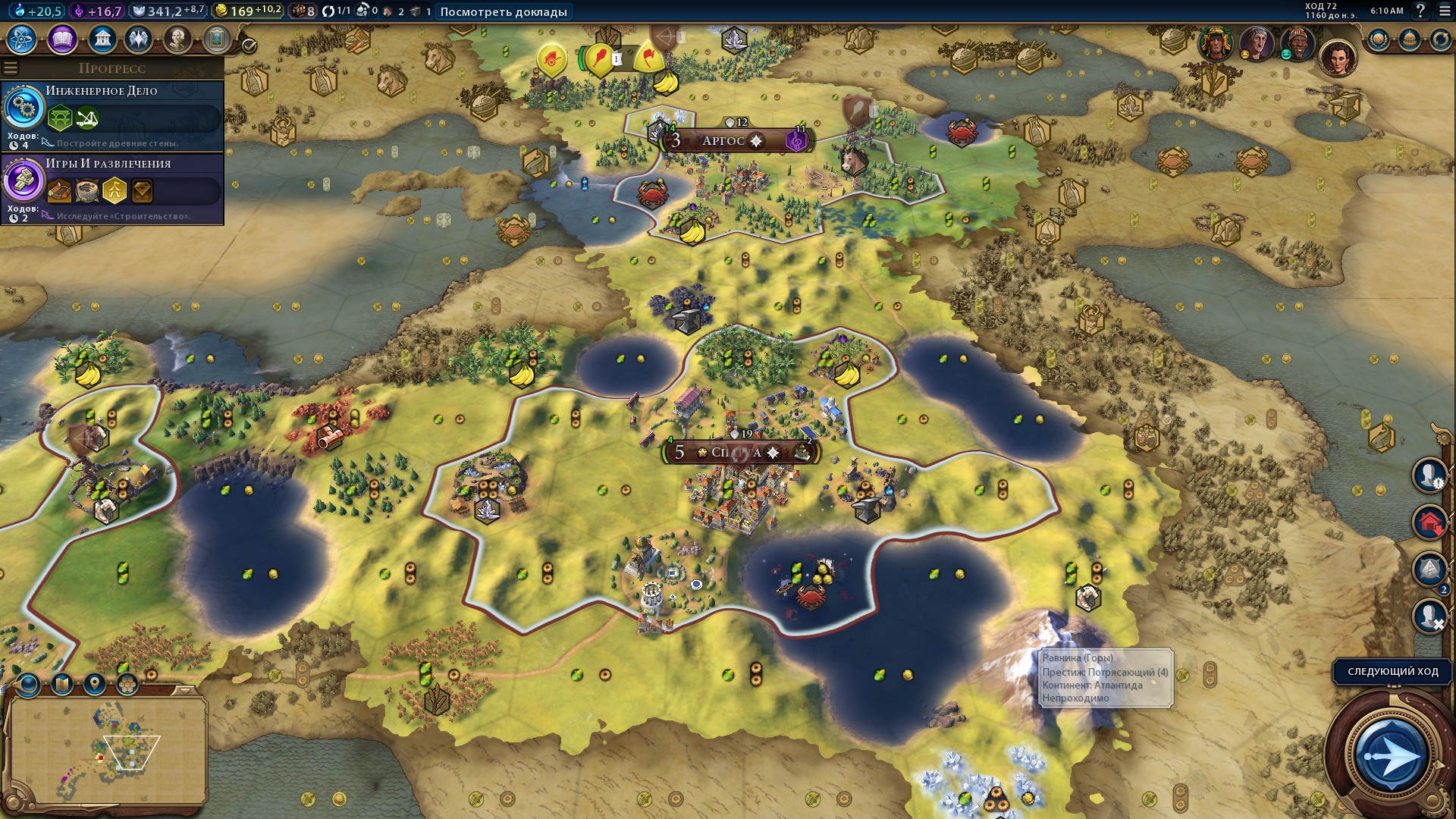Toggle map tacks via the pin icon
This screenshot has height=819, width=1456.
click(94, 684)
